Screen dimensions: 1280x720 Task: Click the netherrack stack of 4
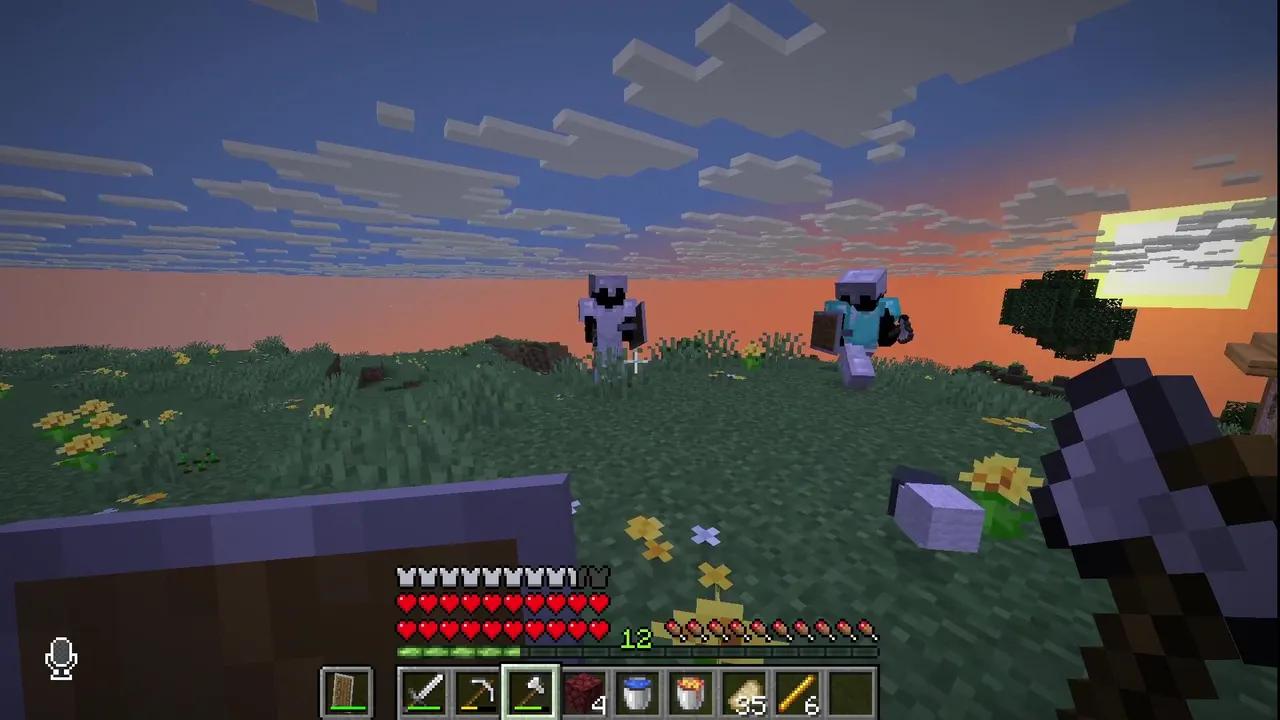tap(585, 690)
